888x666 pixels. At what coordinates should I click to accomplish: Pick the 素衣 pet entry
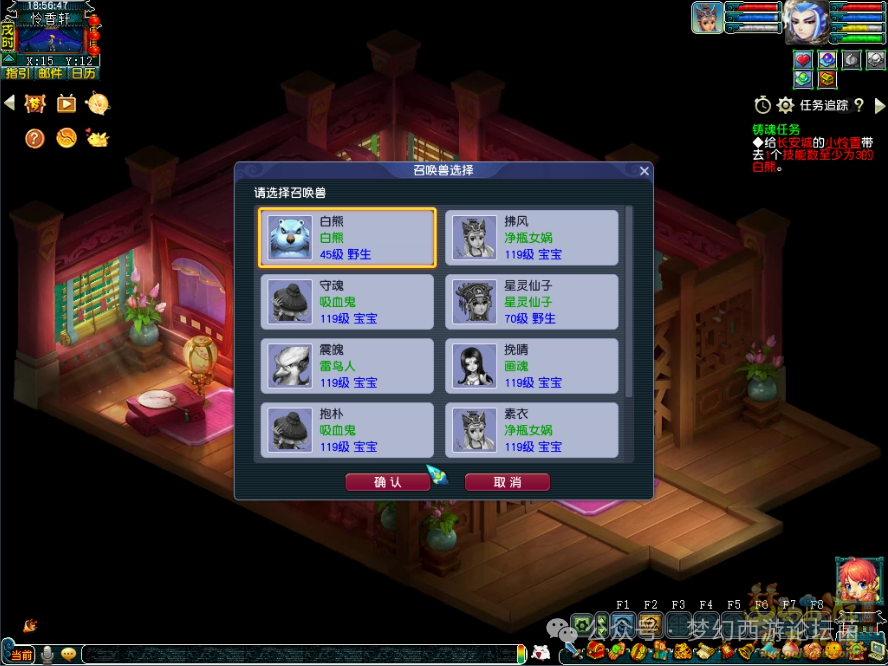(x=531, y=430)
